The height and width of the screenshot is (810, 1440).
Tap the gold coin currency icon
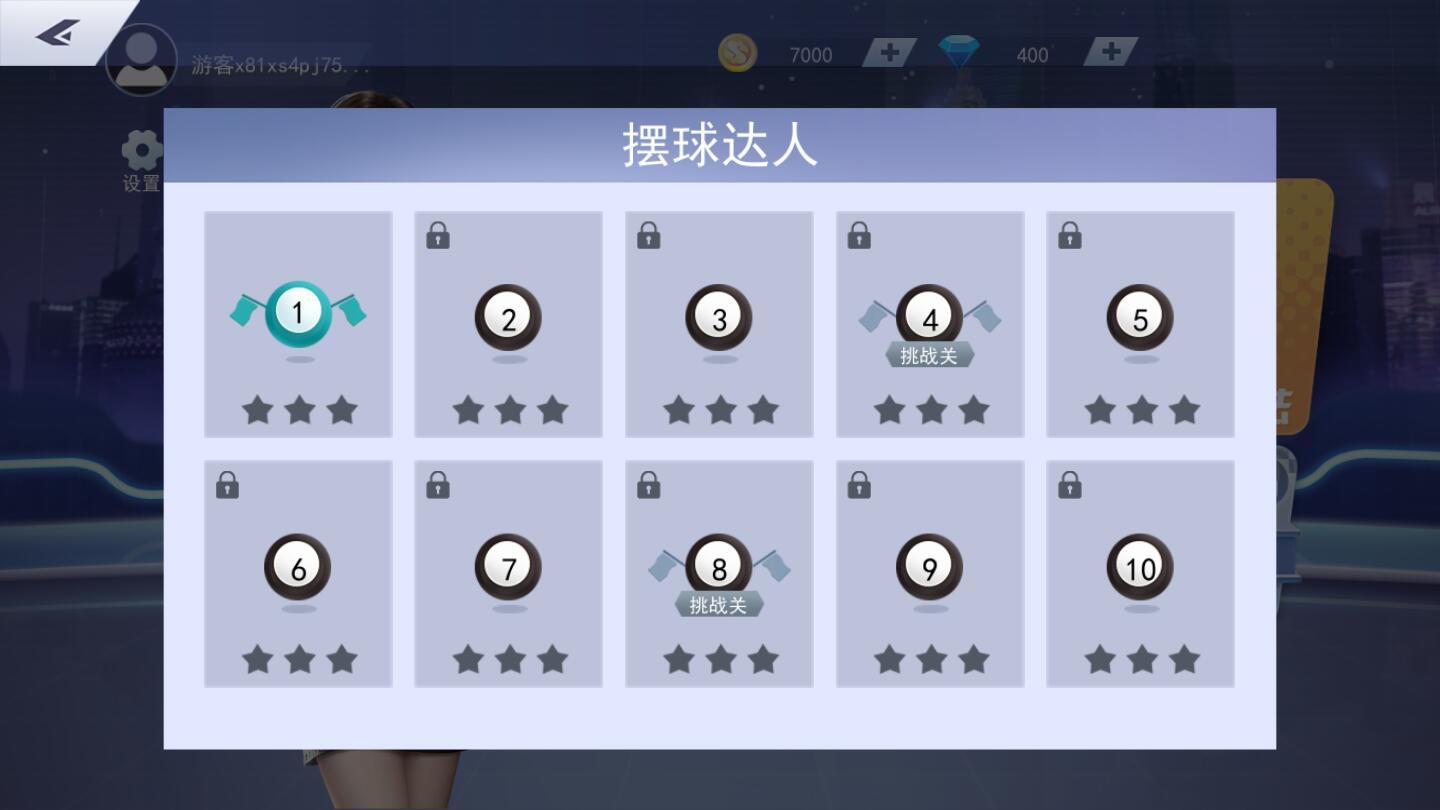[737, 54]
